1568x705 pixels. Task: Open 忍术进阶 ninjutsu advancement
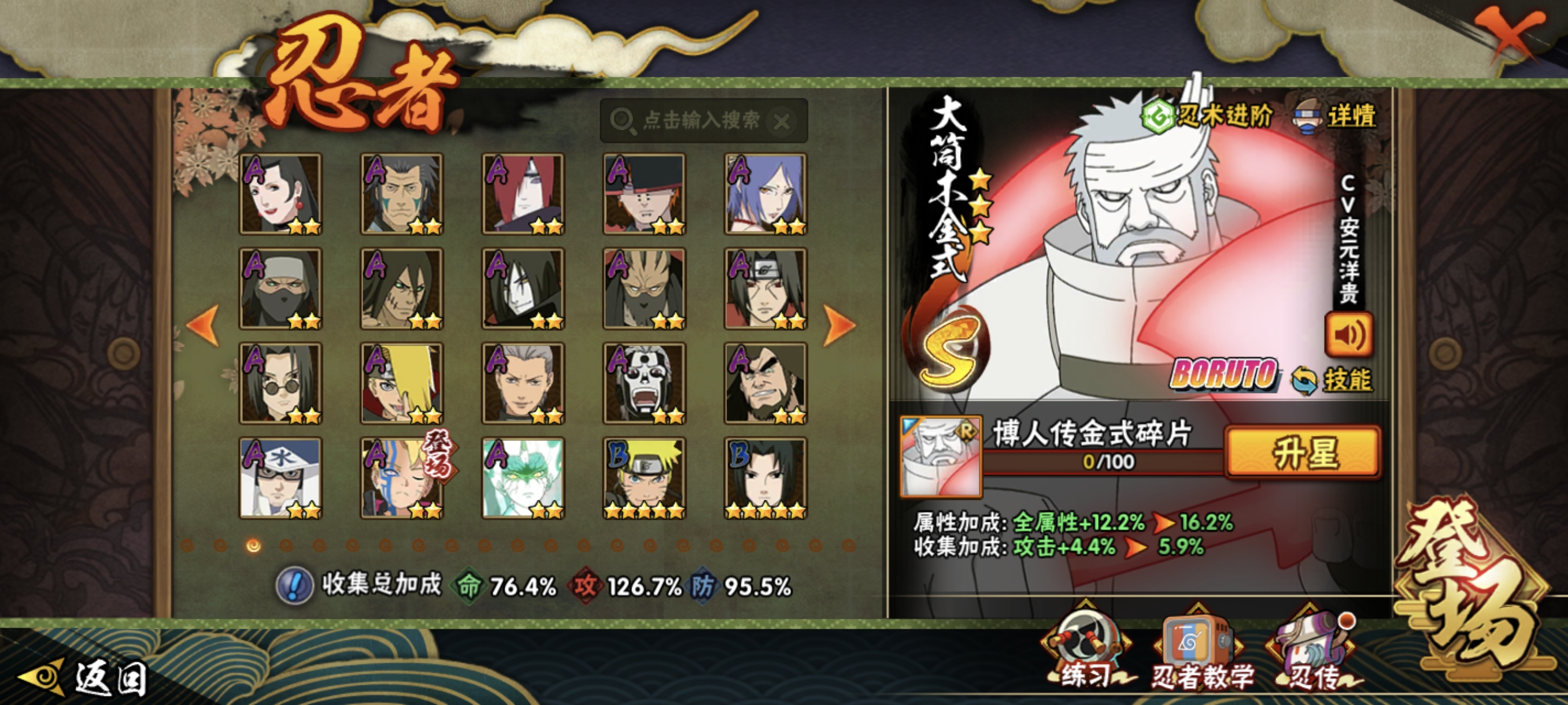1208,115
